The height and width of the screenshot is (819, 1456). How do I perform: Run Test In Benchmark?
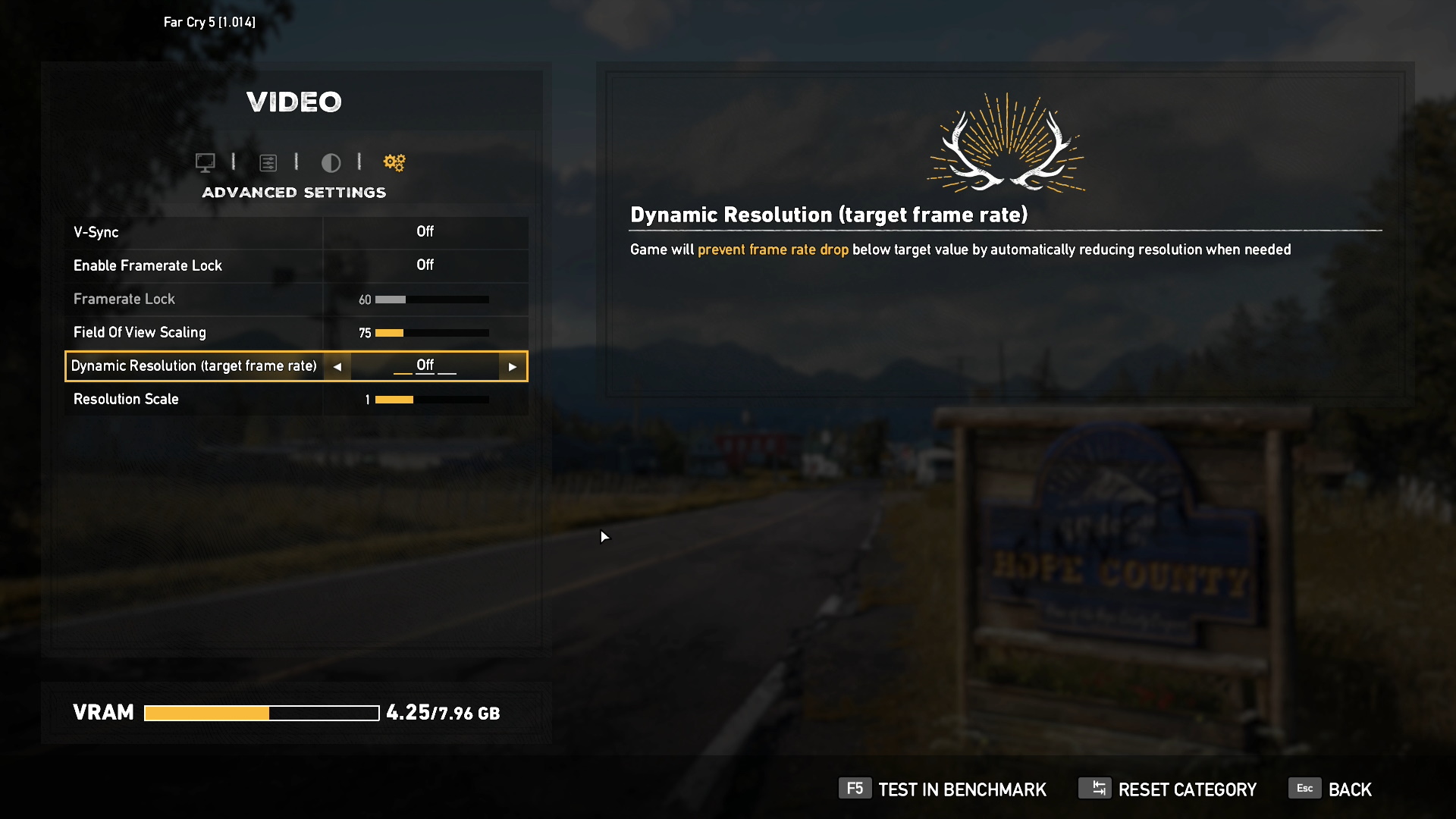(x=943, y=789)
